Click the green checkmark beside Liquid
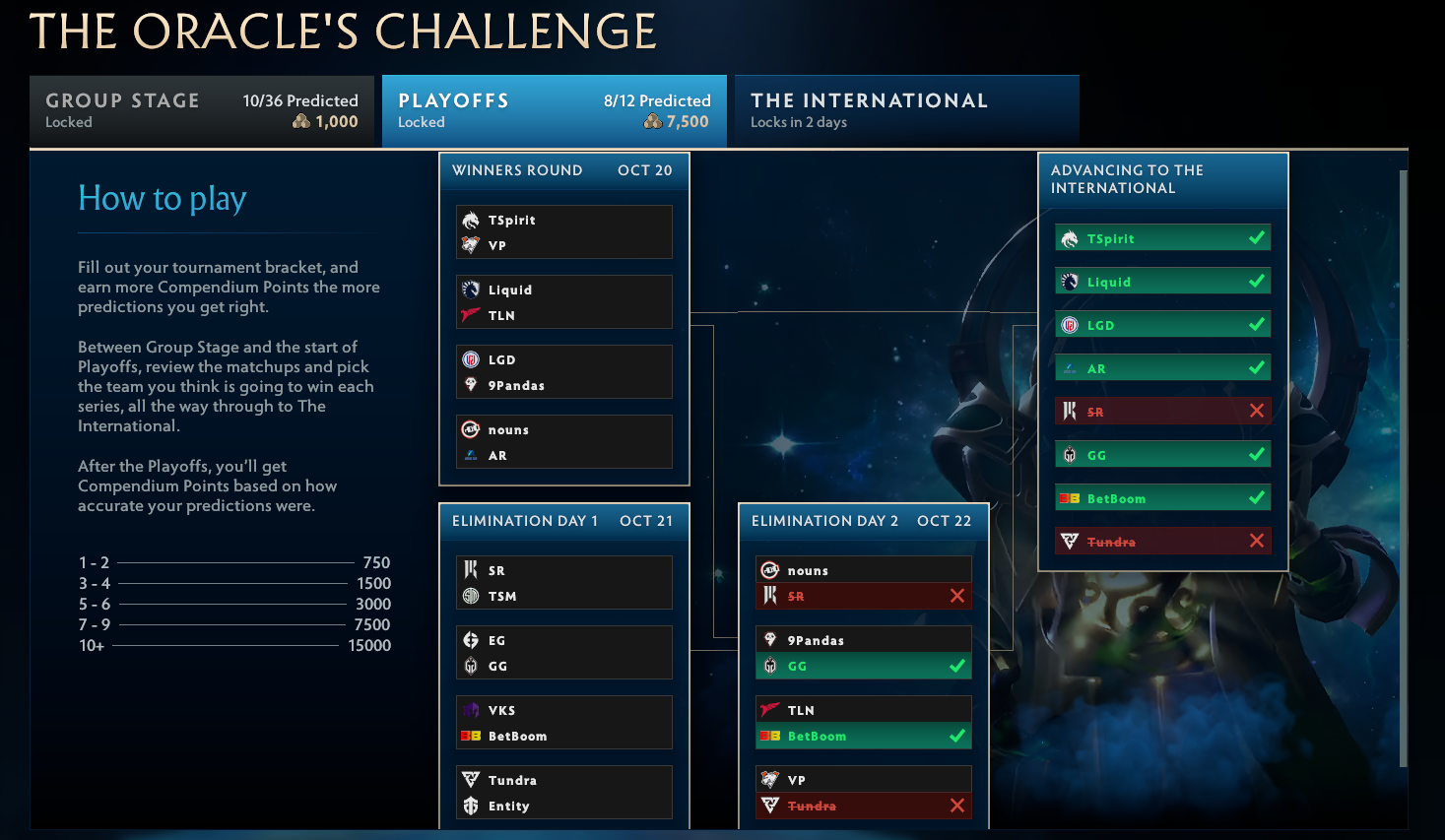Screen dimensions: 1445x840 (1257, 281)
